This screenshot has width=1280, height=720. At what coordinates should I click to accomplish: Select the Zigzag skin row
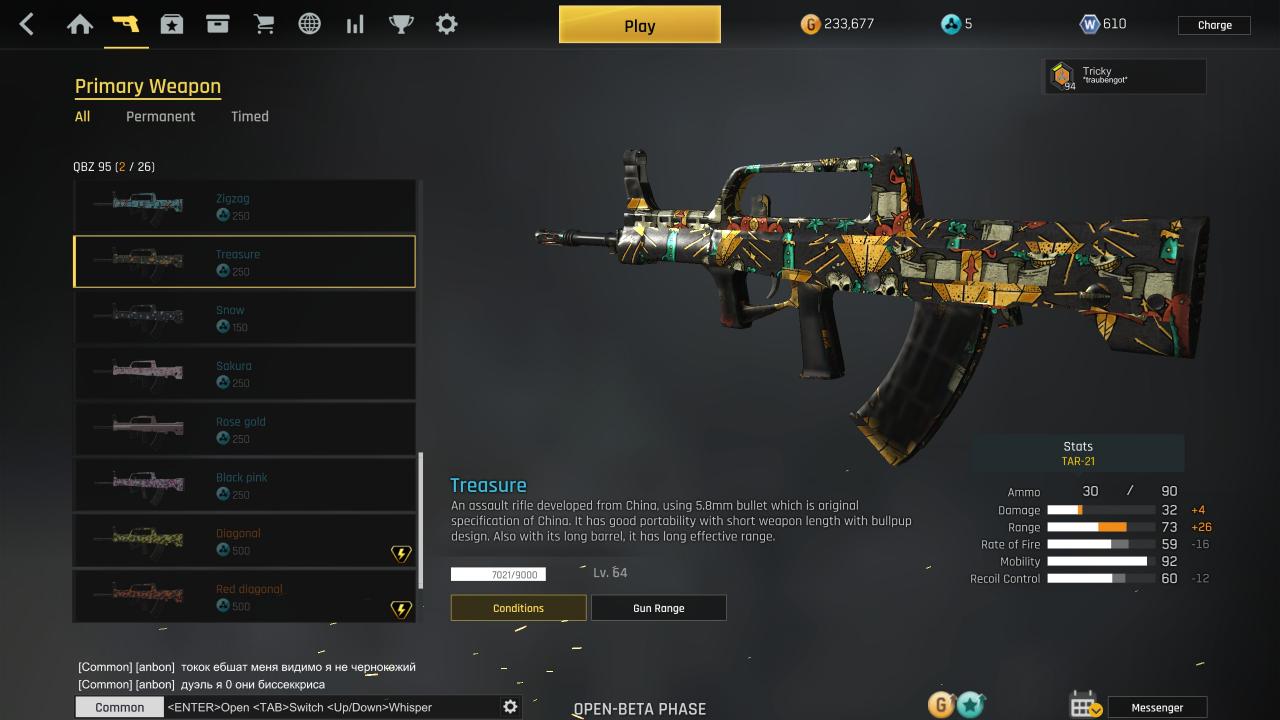pos(244,205)
